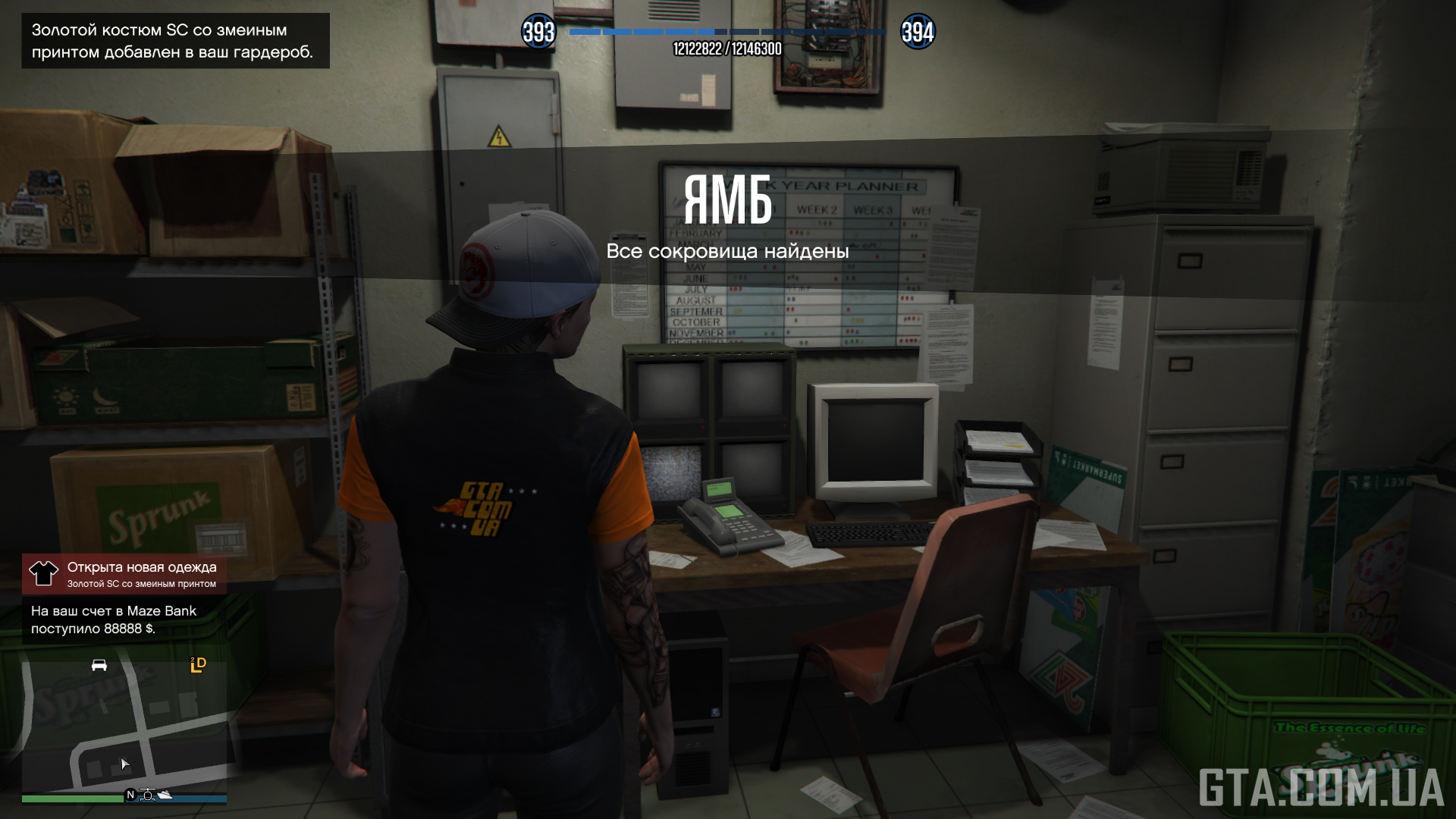Click the white player arrow on the minimap

[125, 764]
